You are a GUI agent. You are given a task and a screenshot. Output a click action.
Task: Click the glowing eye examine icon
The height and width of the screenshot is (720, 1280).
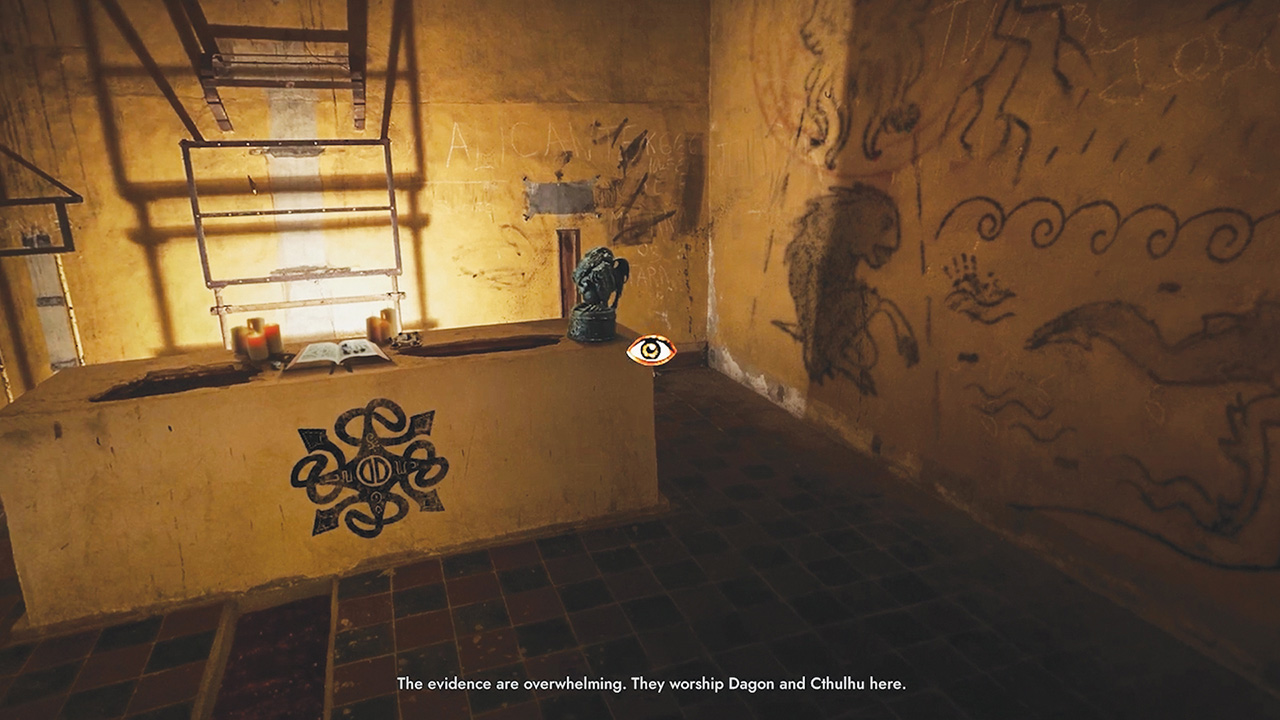click(x=650, y=350)
